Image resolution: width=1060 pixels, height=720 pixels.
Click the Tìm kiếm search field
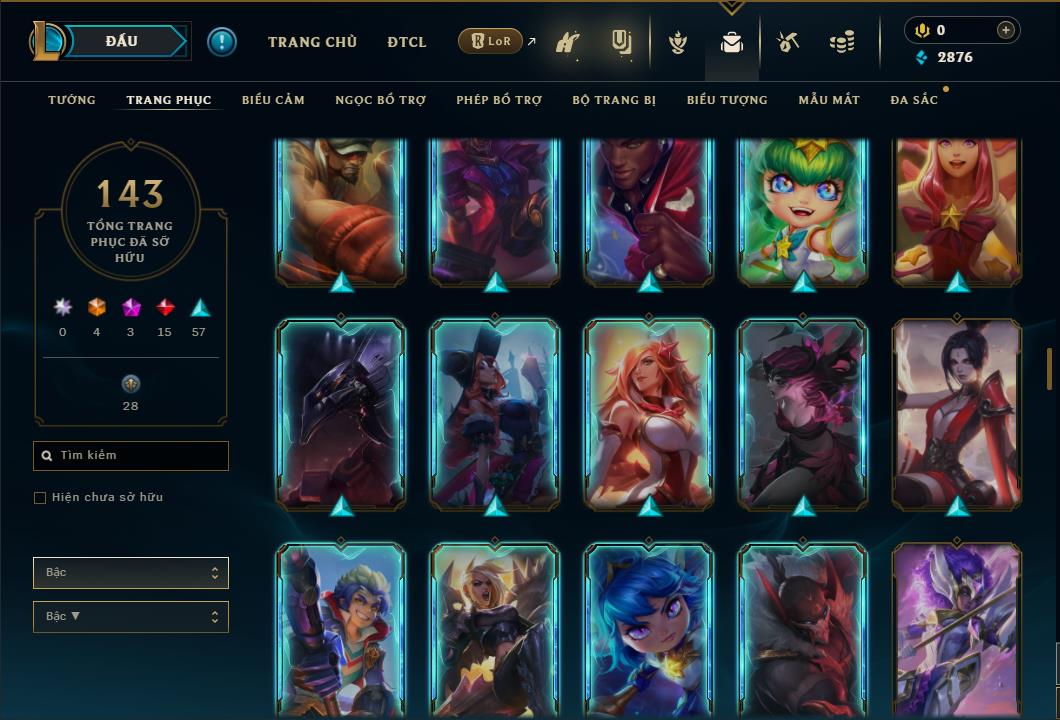coord(131,456)
